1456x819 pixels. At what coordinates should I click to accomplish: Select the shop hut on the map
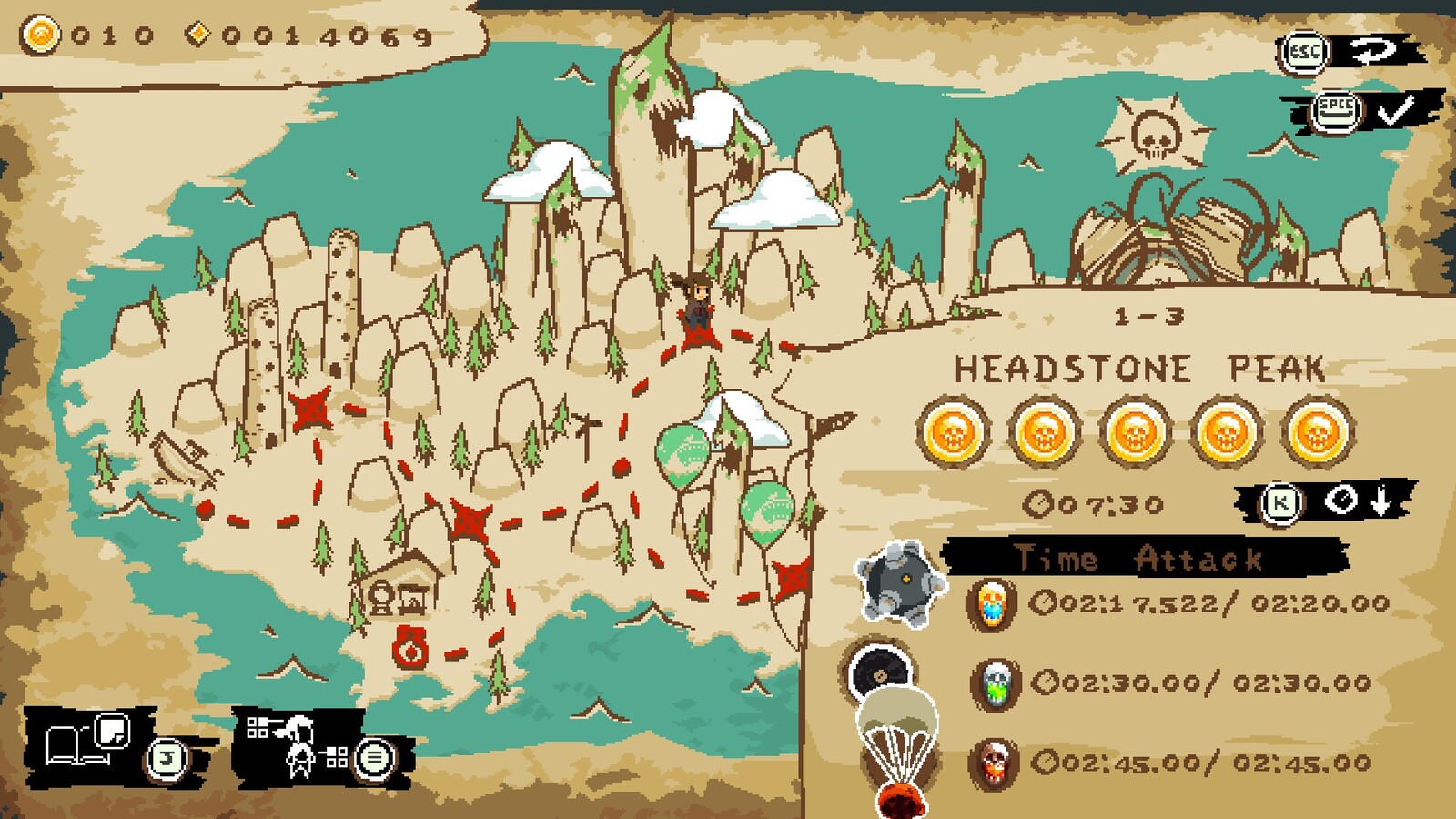tap(403, 583)
